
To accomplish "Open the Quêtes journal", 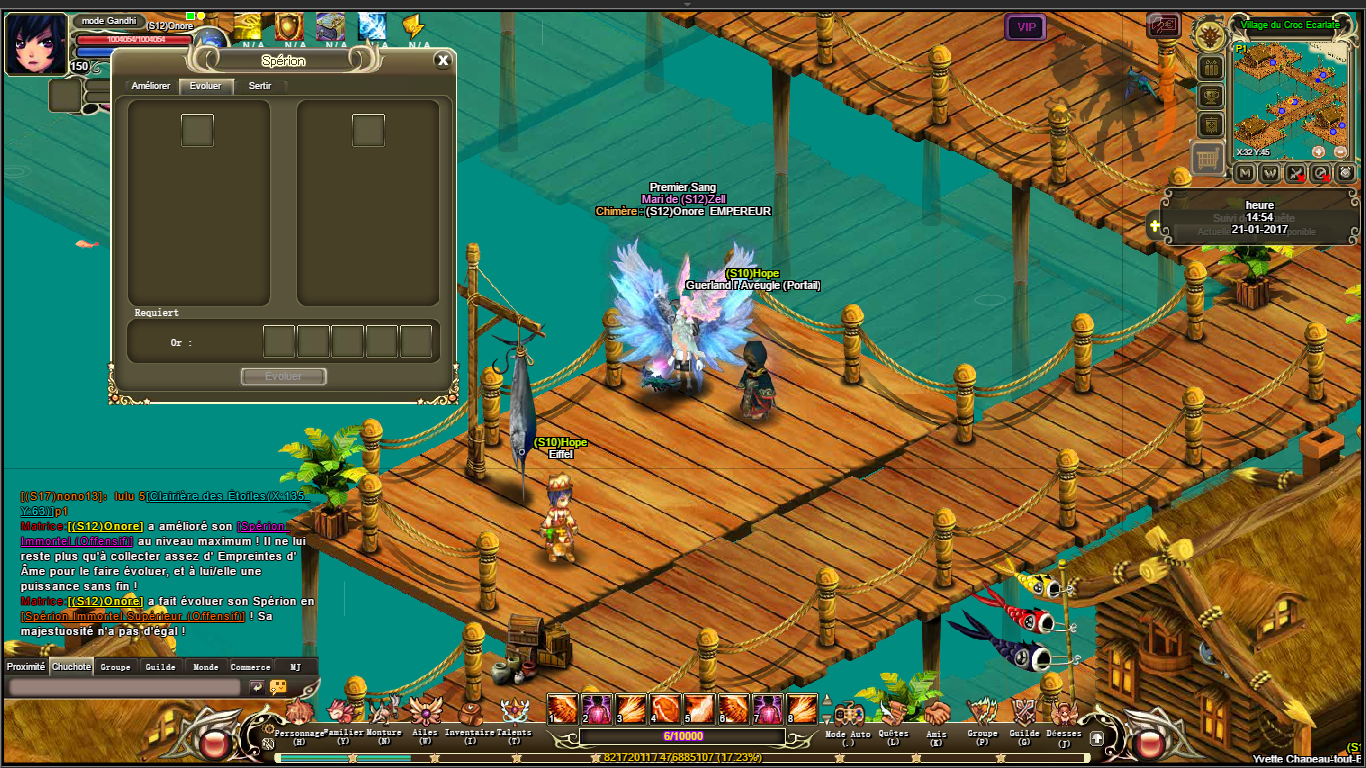I will tap(893, 714).
